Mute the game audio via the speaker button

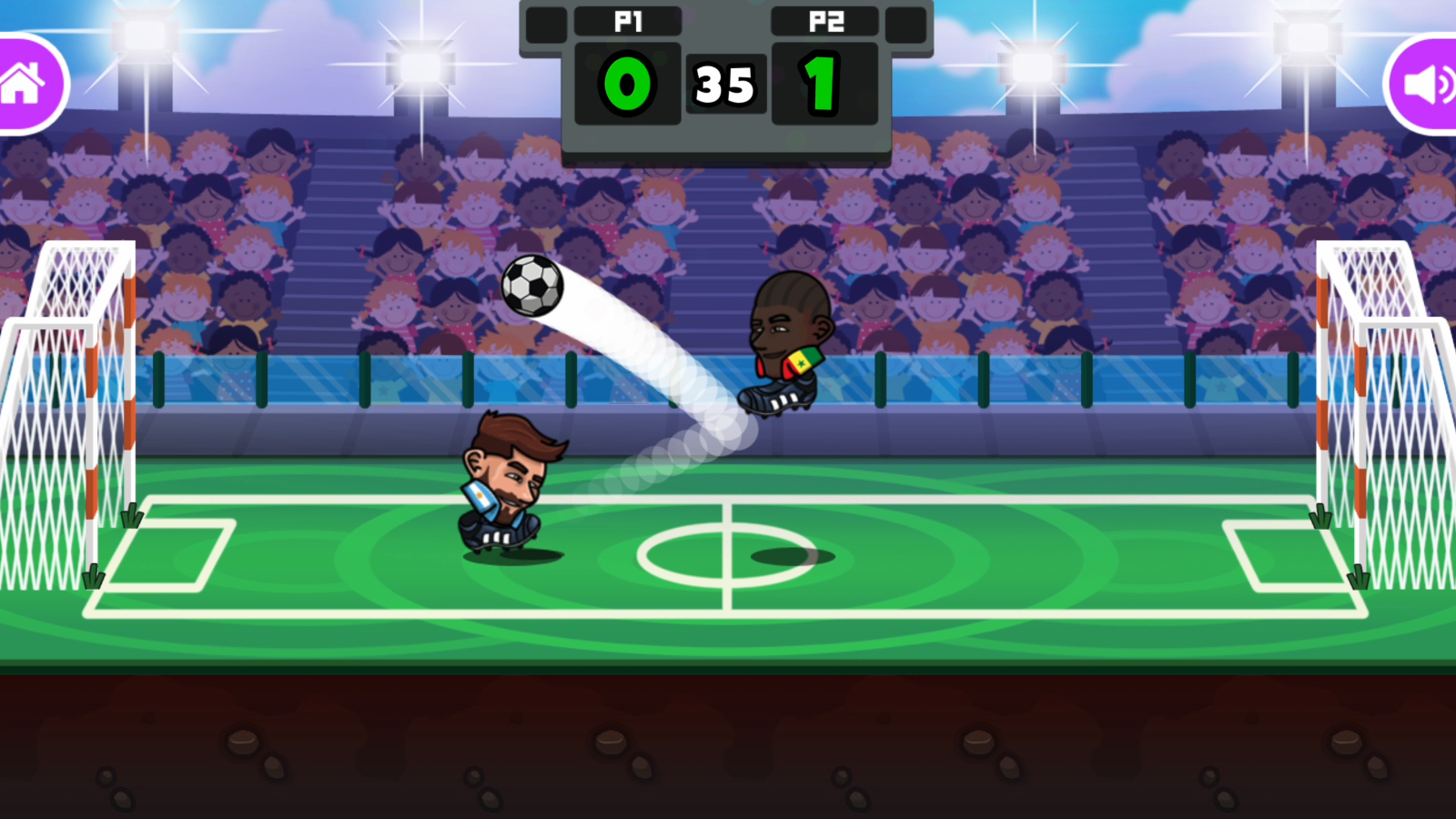click(1429, 82)
